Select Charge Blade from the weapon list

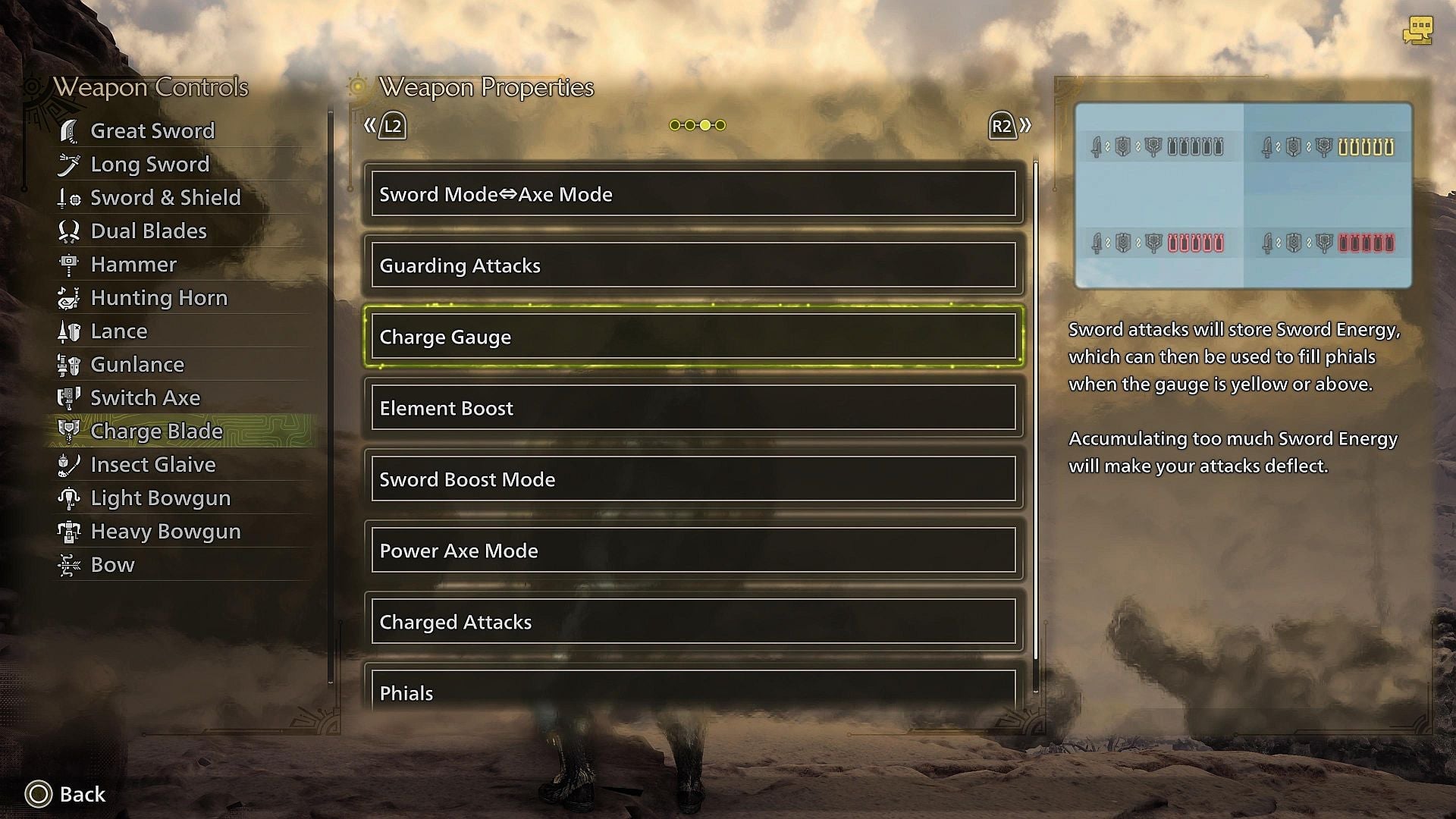pos(155,431)
